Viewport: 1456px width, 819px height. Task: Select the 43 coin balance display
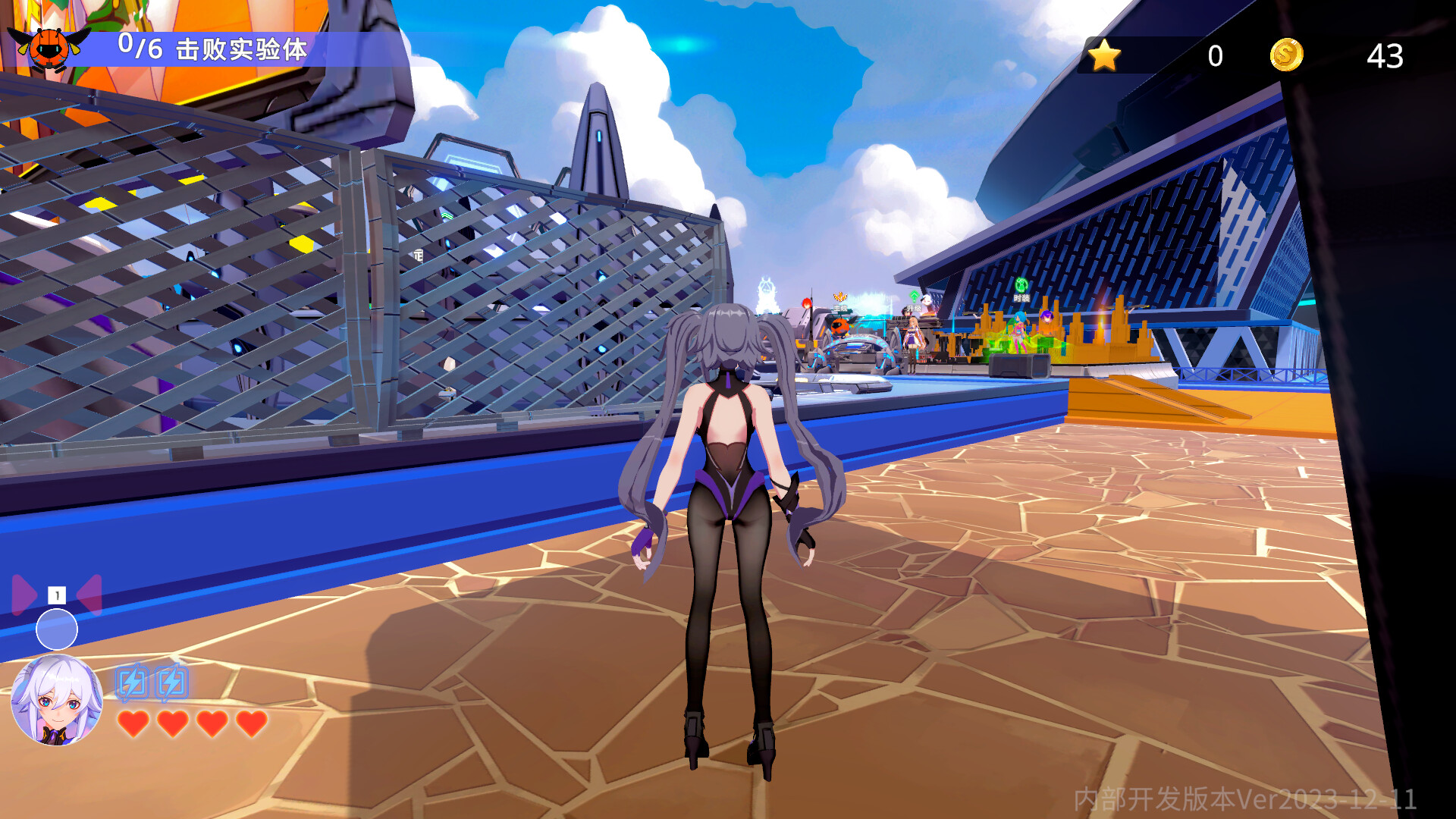point(1384,54)
